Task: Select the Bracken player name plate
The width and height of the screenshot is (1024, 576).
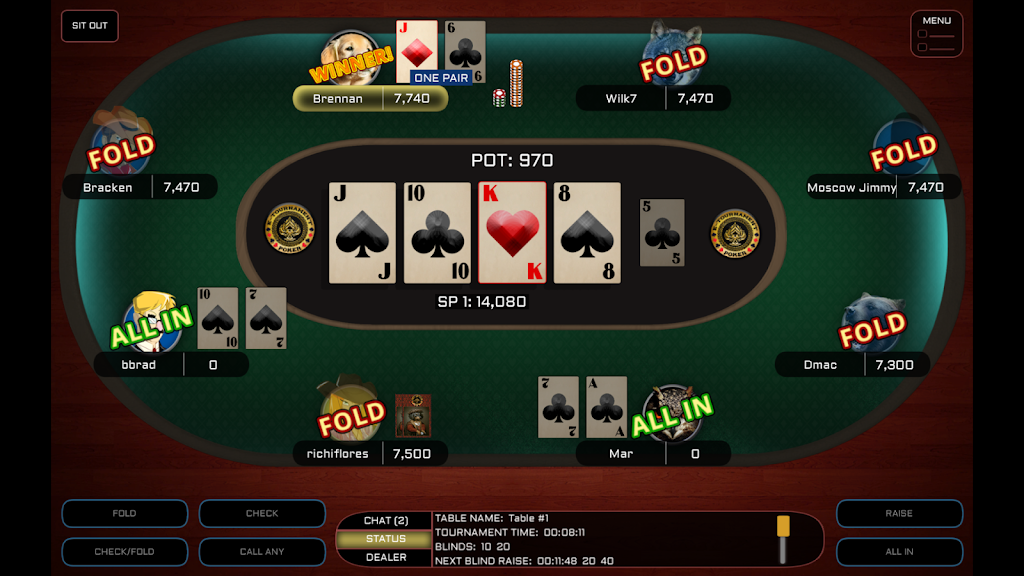Action: (140, 187)
